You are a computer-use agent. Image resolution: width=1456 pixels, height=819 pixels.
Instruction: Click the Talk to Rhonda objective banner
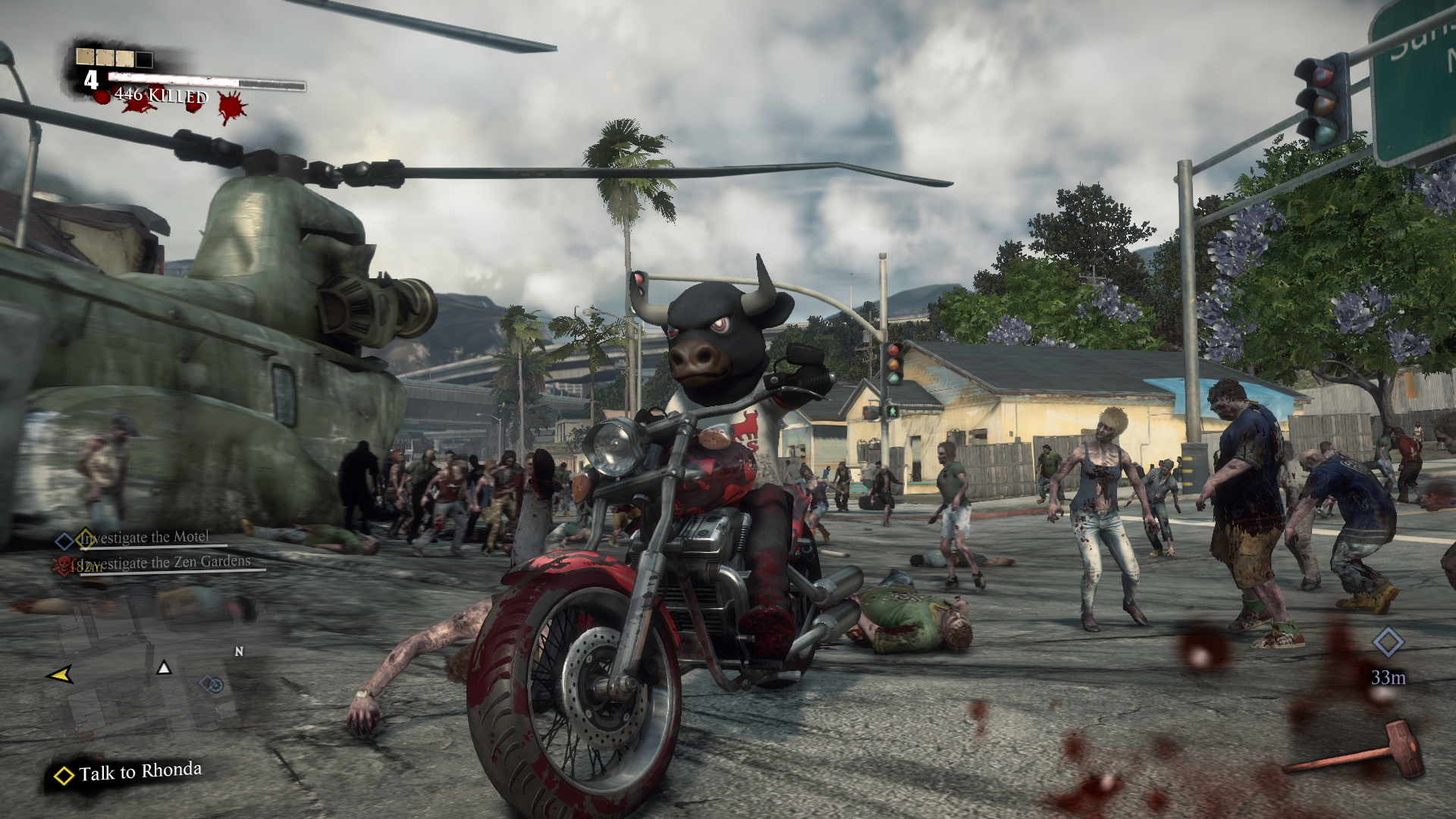pyautogui.click(x=140, y=770)
